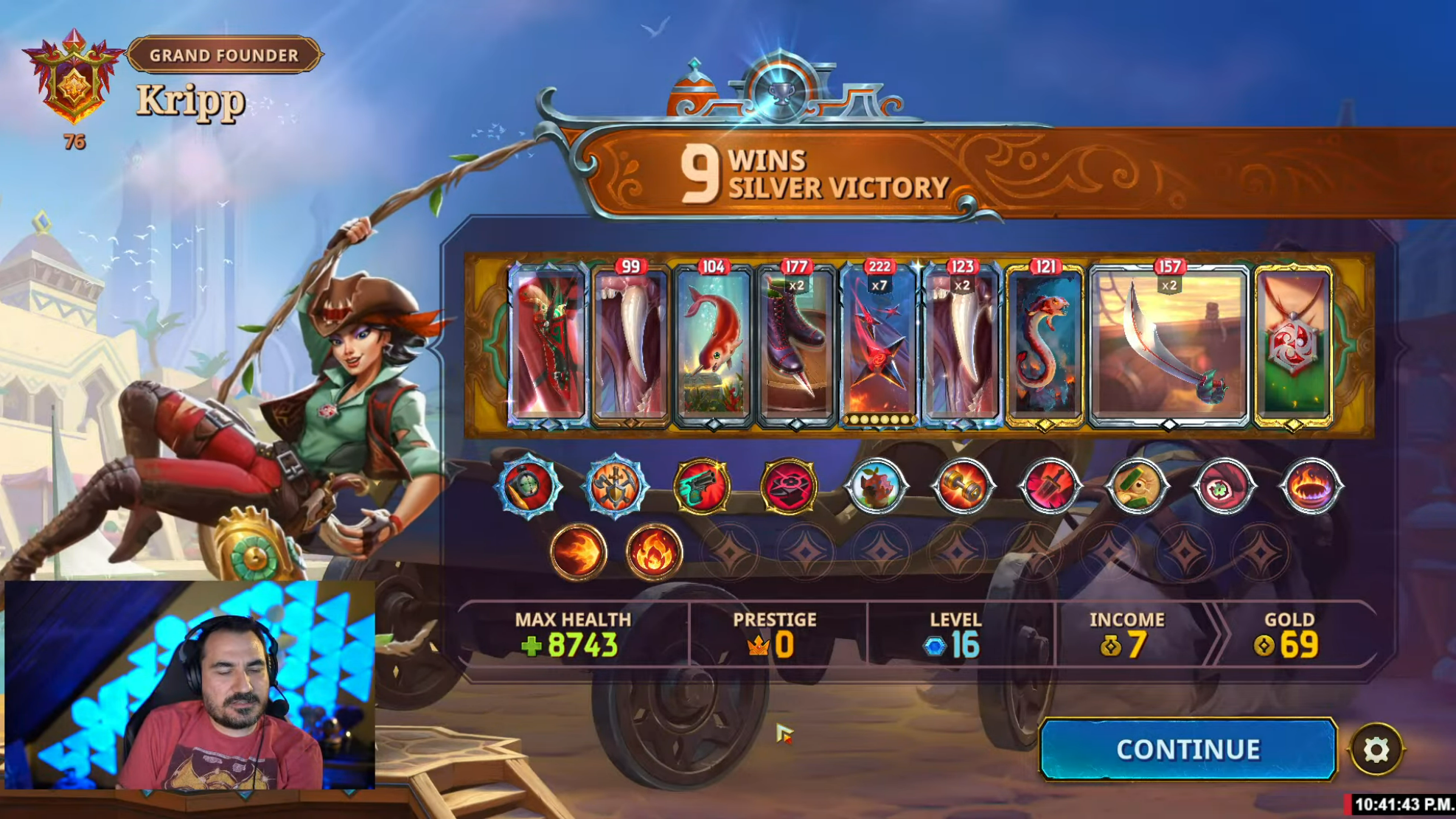View the red dagger skill icon
Image resolution: width=1456 pixels, height=819 pixels.
pyautogui.click(x=1049, y=486)
